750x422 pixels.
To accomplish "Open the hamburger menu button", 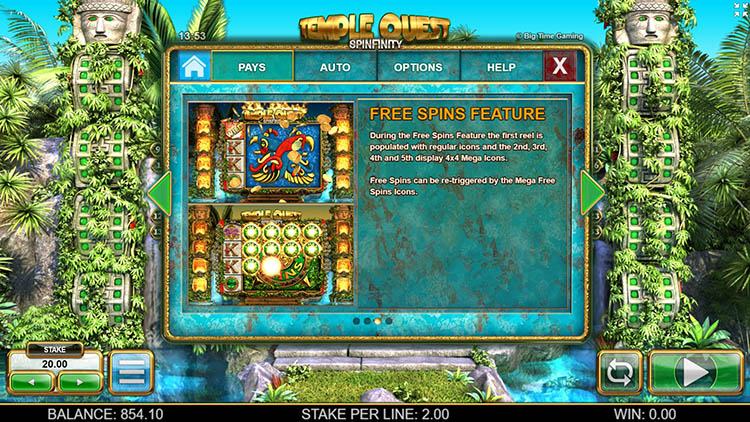I will (x=131, y=372).
